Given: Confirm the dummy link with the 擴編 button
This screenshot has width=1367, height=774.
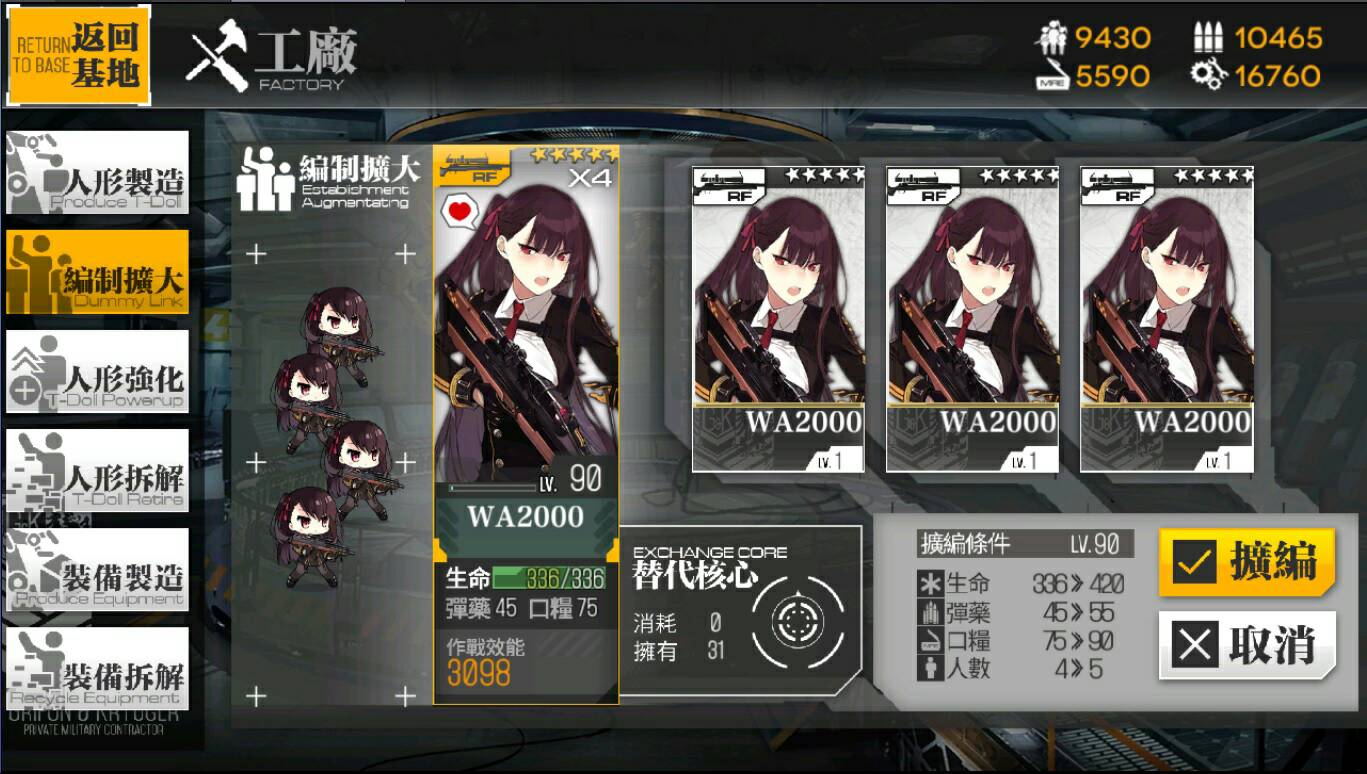Looking at the screenshot, I should click(1247, 562).
